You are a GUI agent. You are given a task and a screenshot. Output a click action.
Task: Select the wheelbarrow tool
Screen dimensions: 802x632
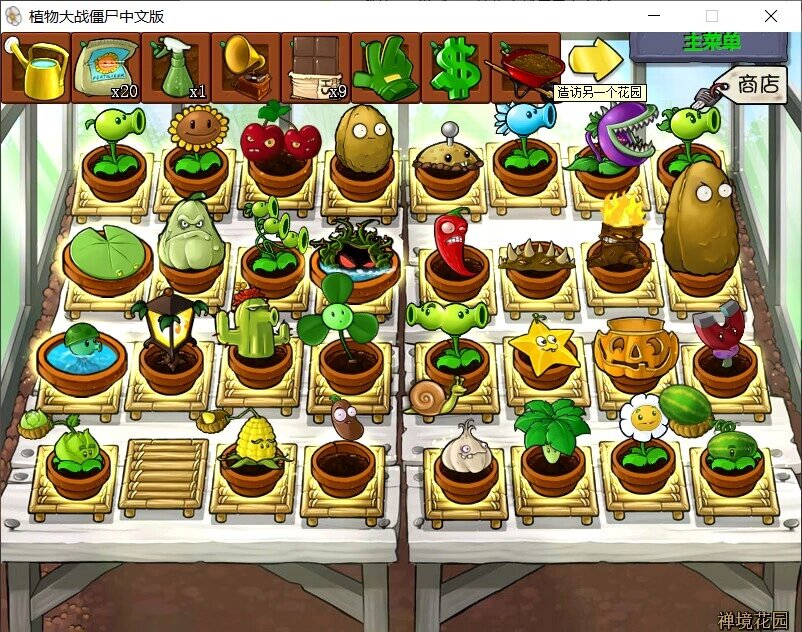pos(526,67)
